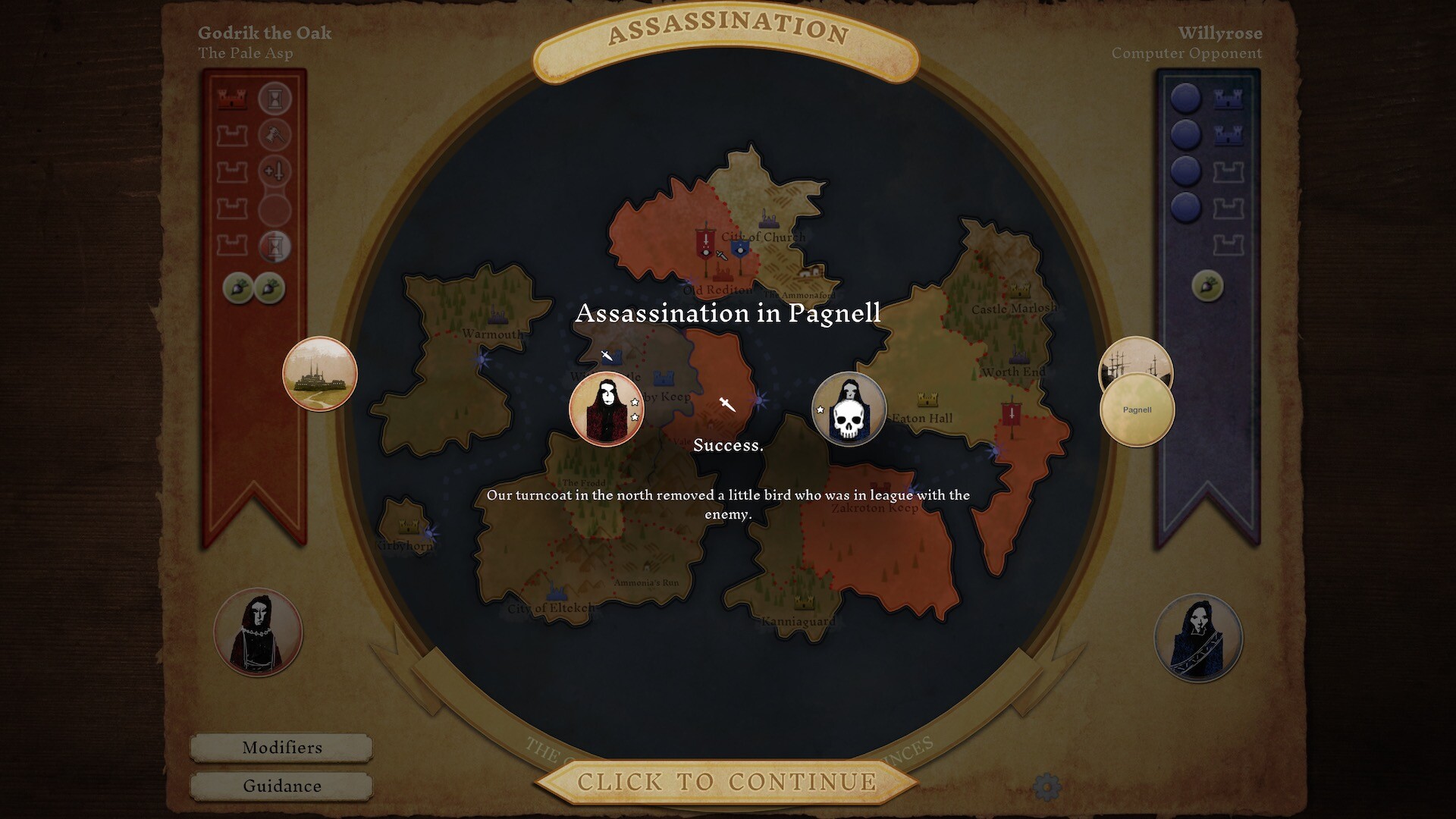The height and width of the screenshot is (819, 1456).
Task: Click the skull assassination icon
Action: (x=849, y=409)
